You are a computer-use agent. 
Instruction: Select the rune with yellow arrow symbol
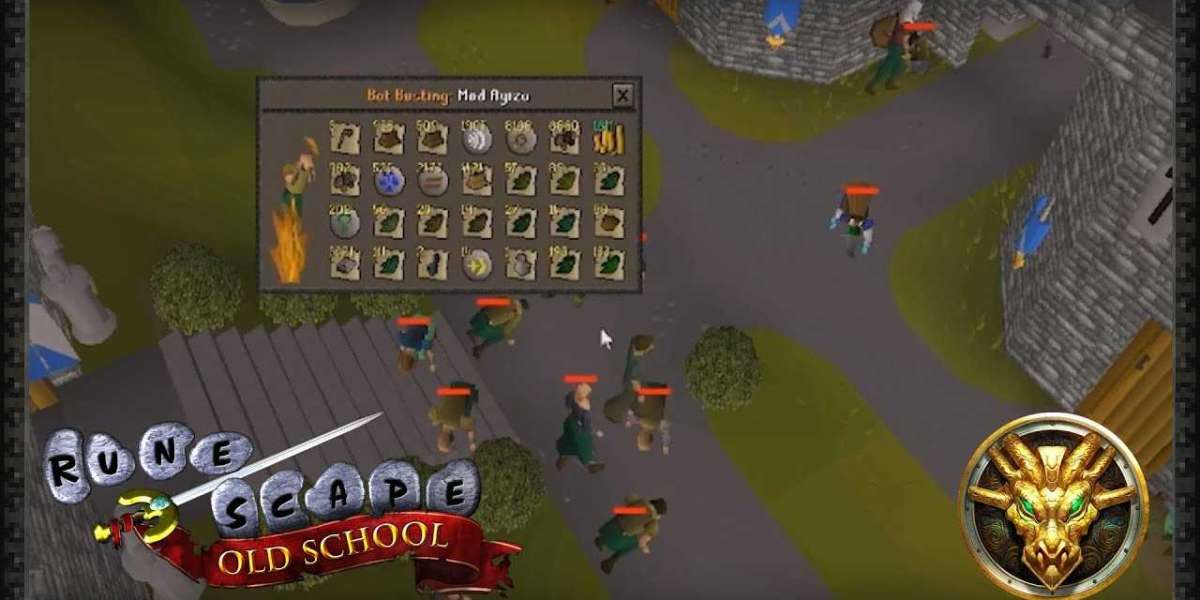coord(476,264)
